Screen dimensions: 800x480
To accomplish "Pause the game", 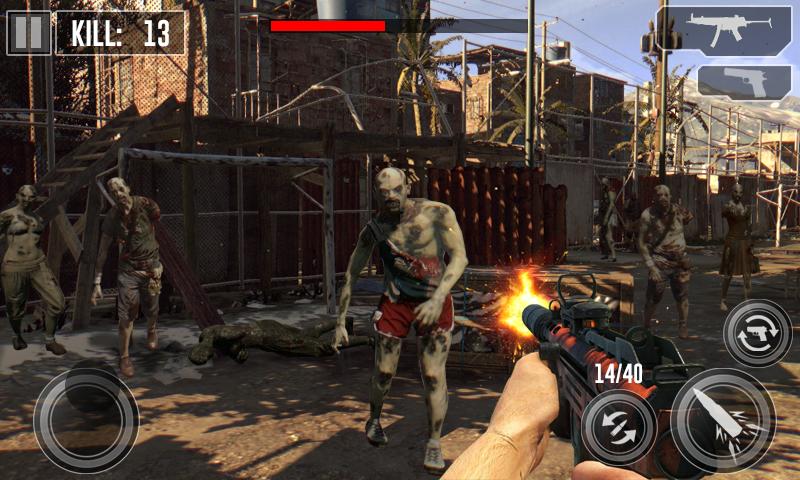I will (x=29, y=33).
